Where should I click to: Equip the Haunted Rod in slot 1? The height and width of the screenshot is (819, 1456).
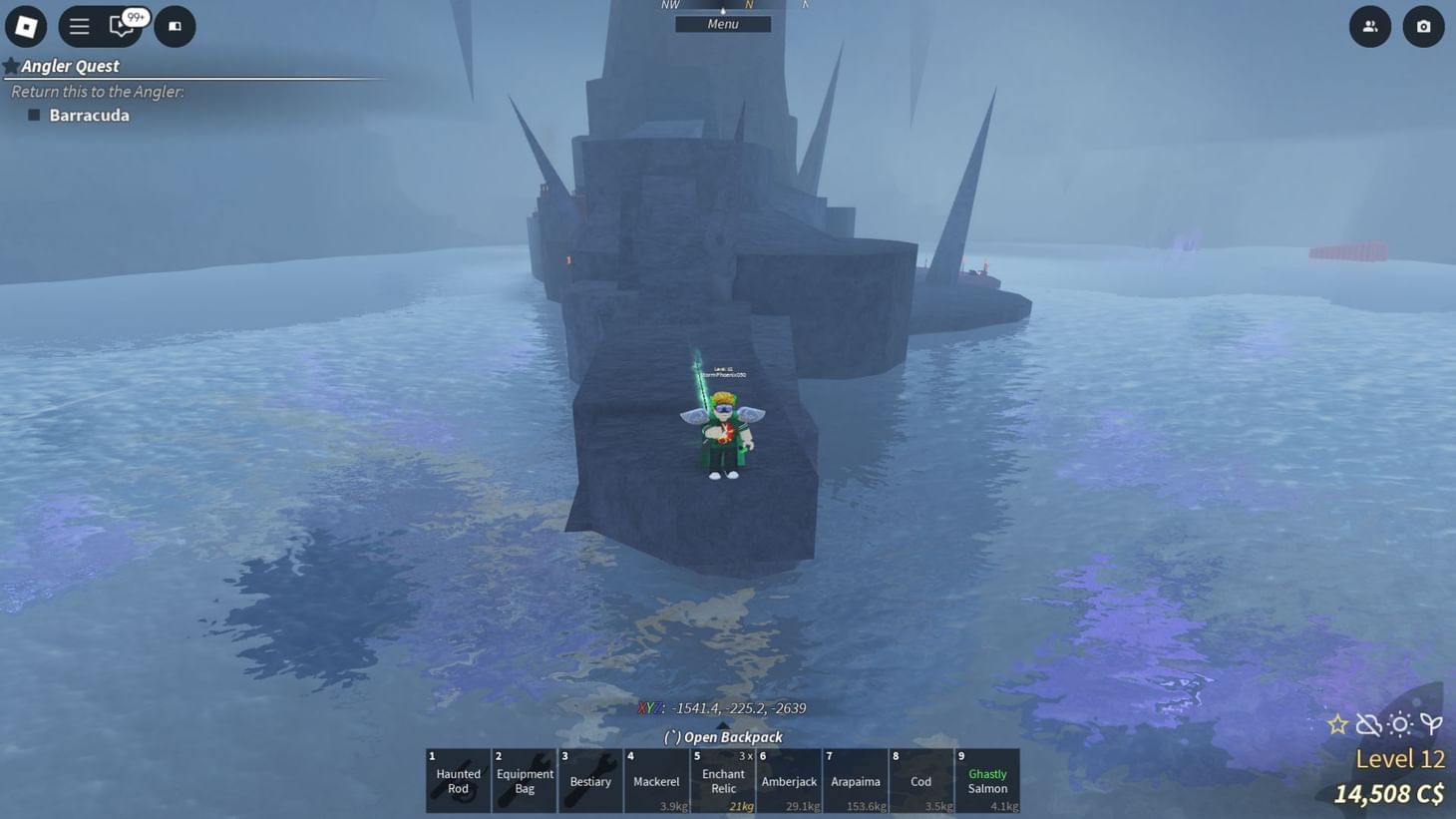pyautogui.click(x=458, y=781)
